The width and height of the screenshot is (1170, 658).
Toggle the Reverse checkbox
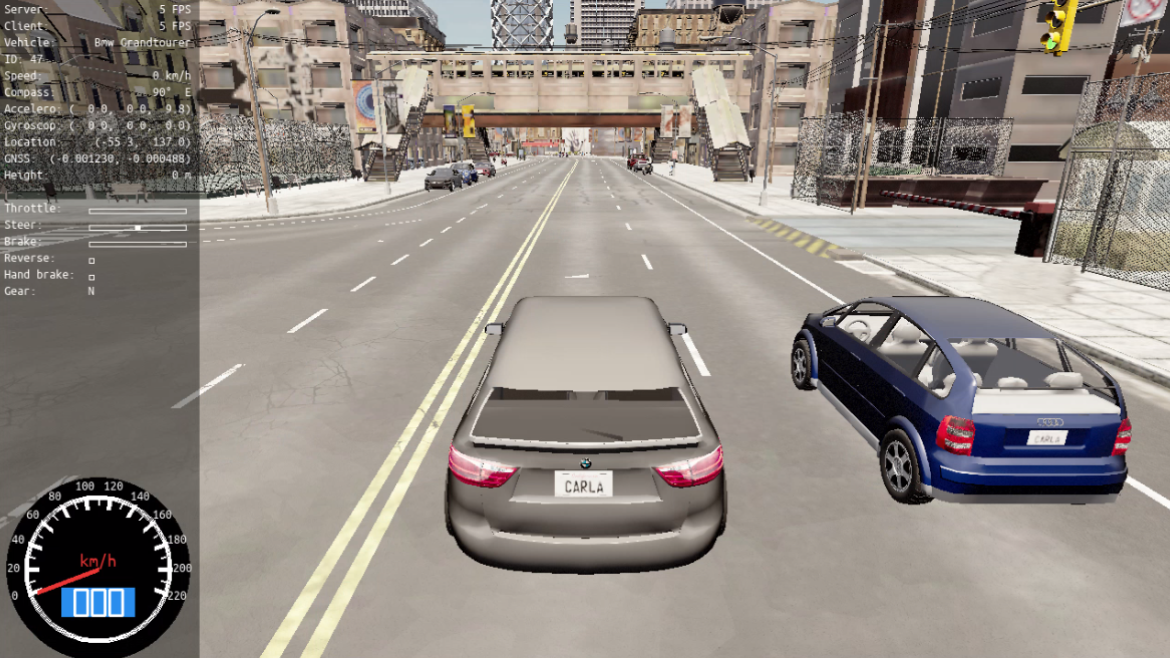tap(92, 259)
